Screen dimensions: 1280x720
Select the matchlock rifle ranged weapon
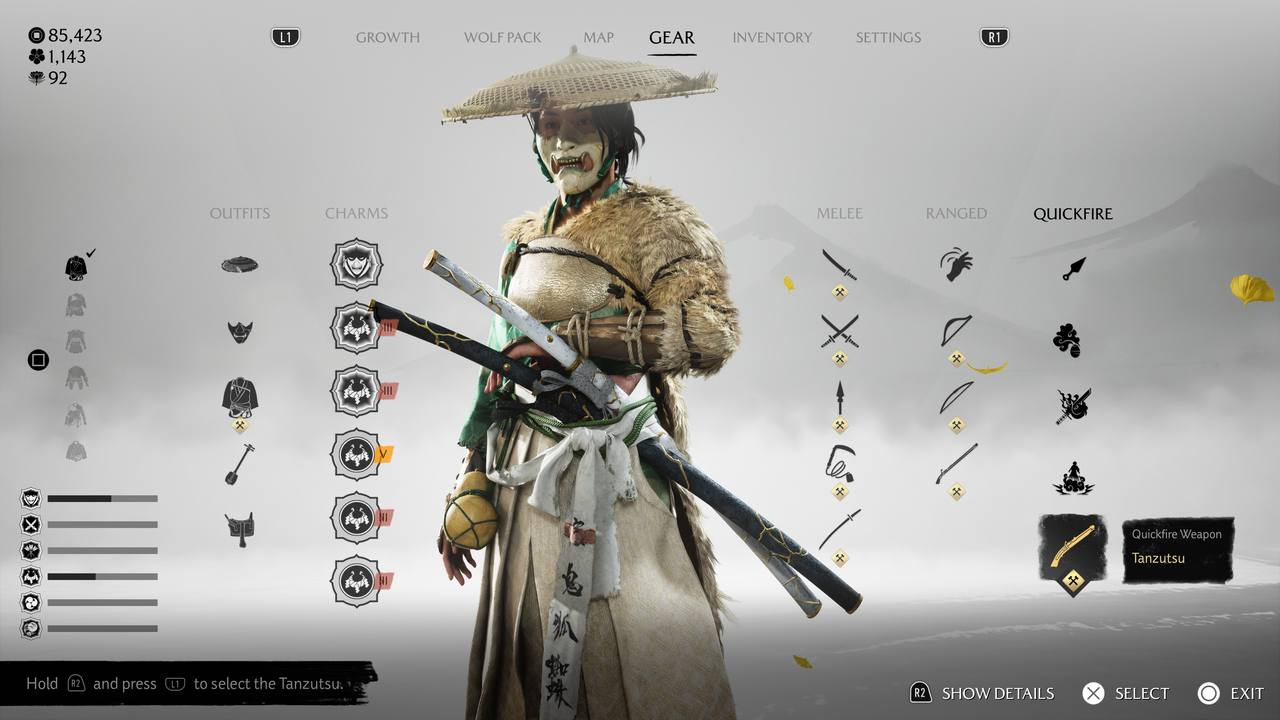[956, 464]
